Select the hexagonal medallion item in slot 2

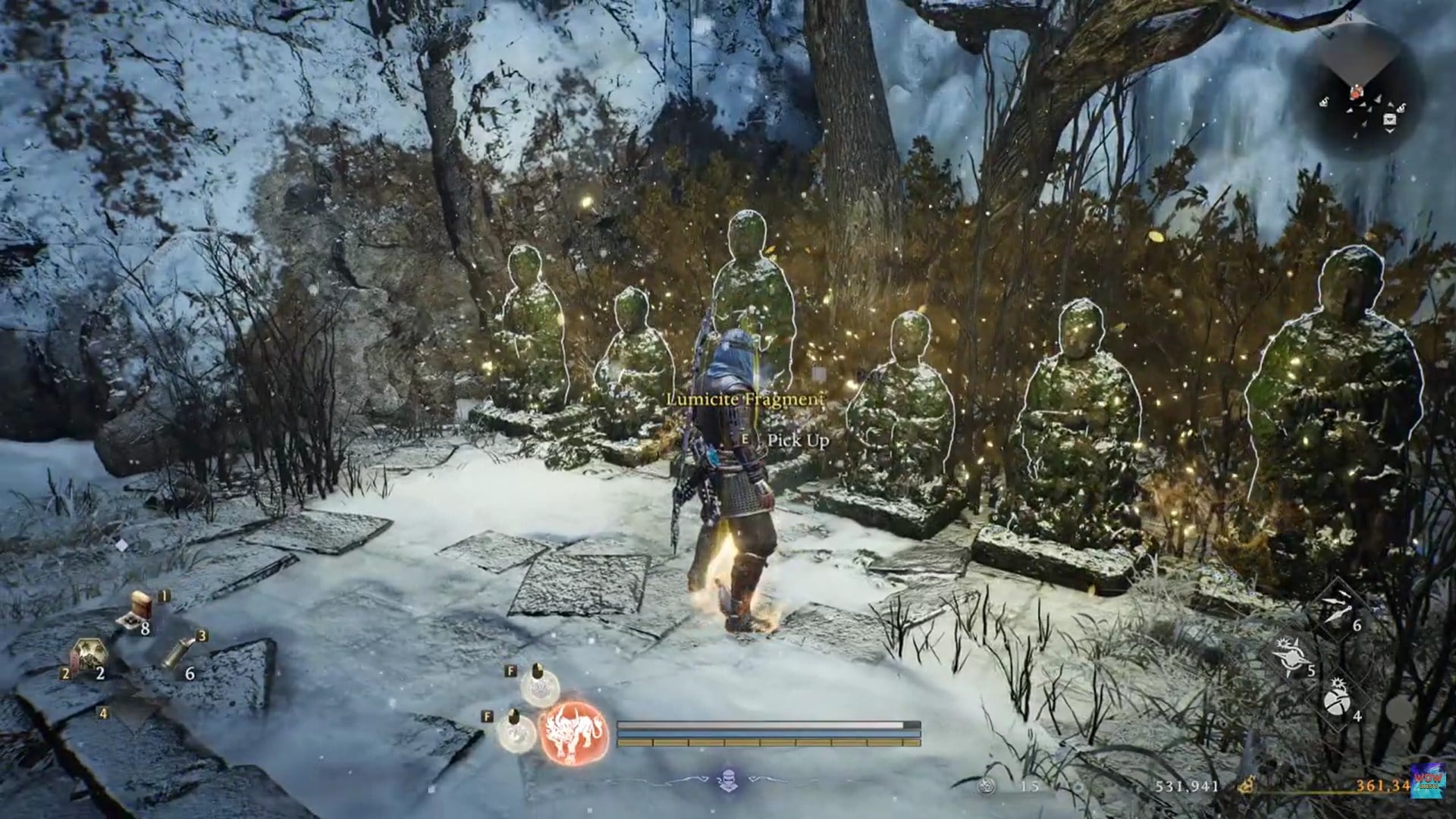89,653
